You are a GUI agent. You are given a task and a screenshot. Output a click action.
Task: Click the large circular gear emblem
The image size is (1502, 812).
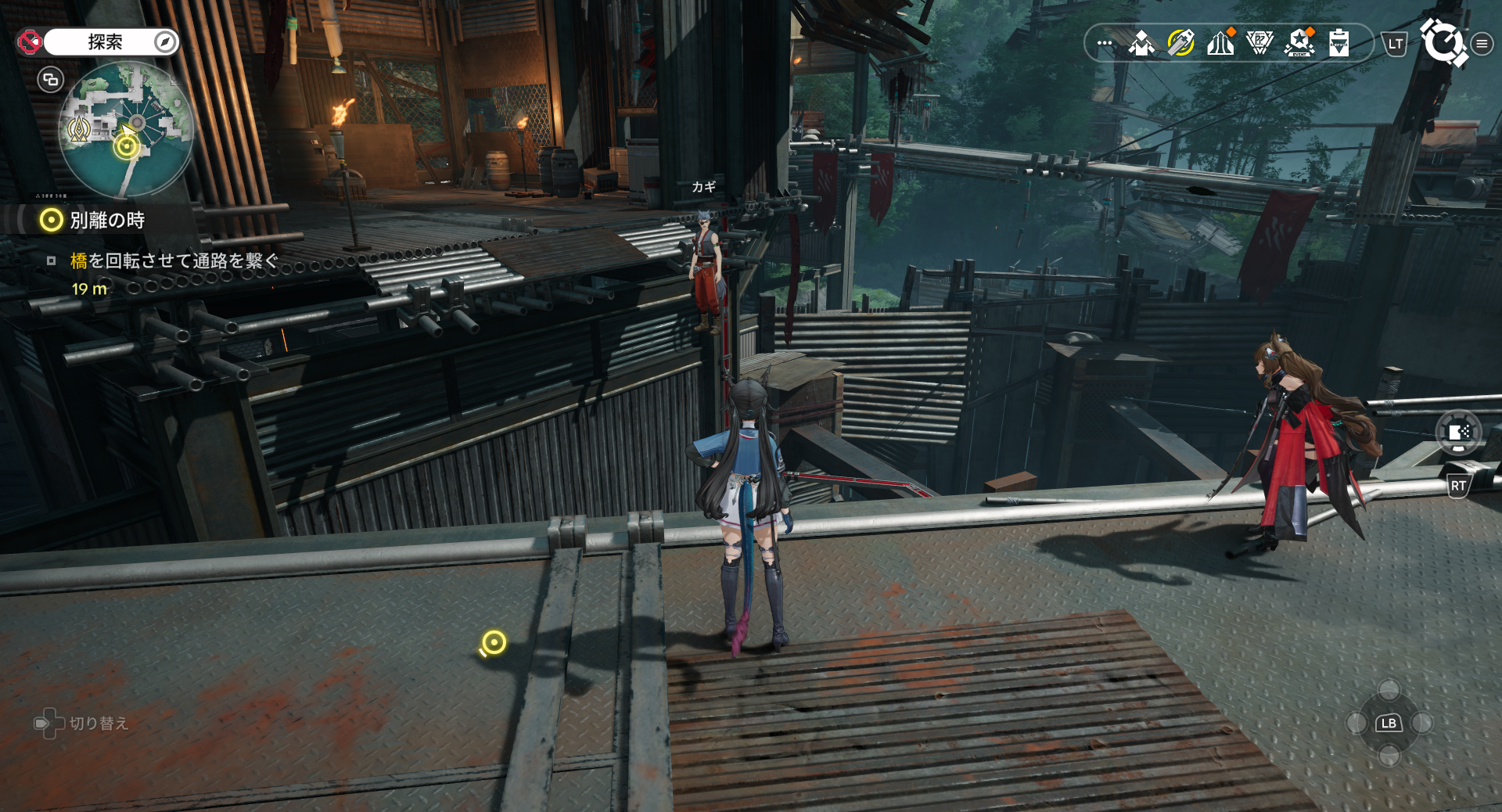click(1443, 42)
